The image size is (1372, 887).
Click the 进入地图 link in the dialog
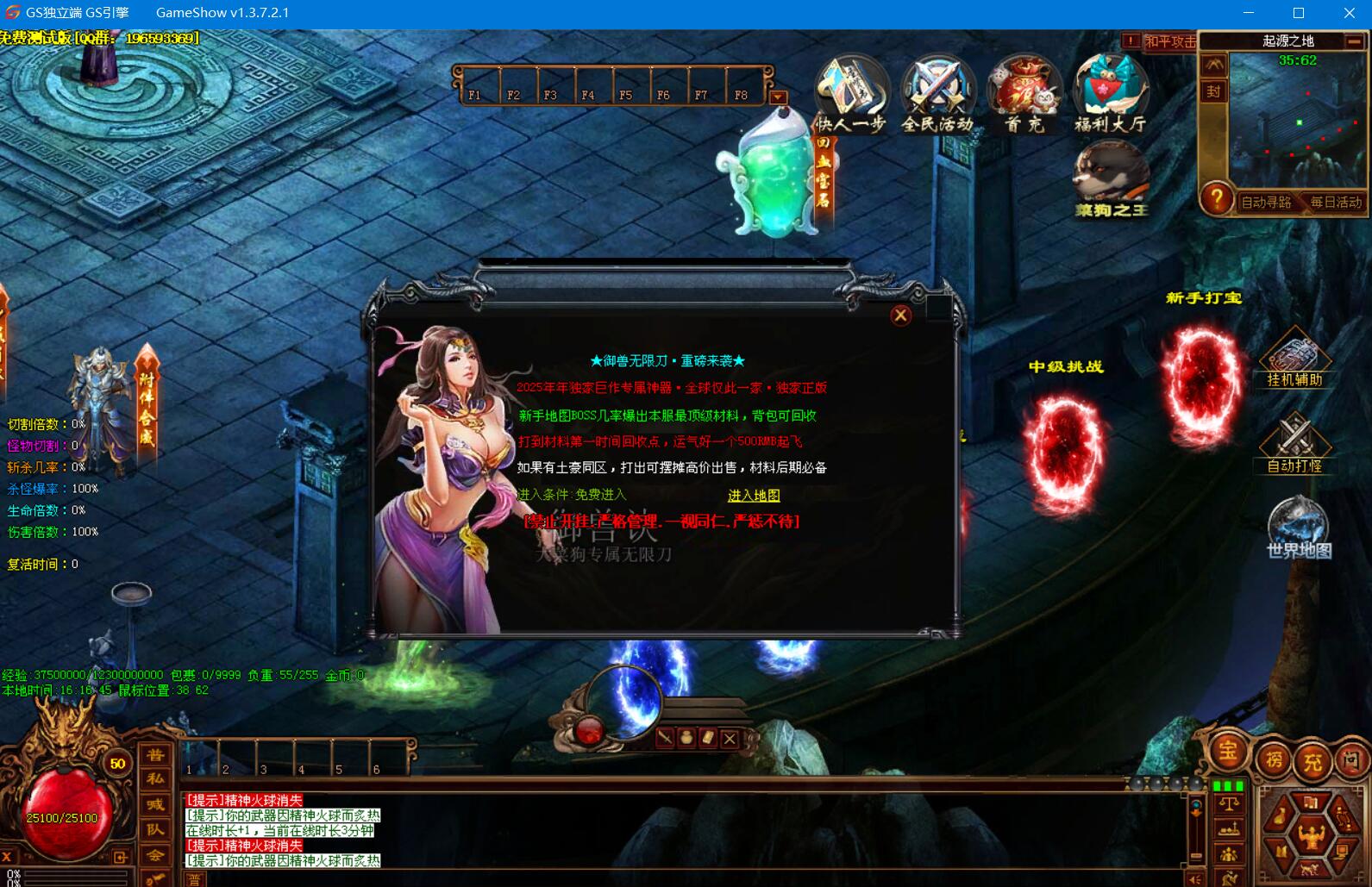click(754, 496)
